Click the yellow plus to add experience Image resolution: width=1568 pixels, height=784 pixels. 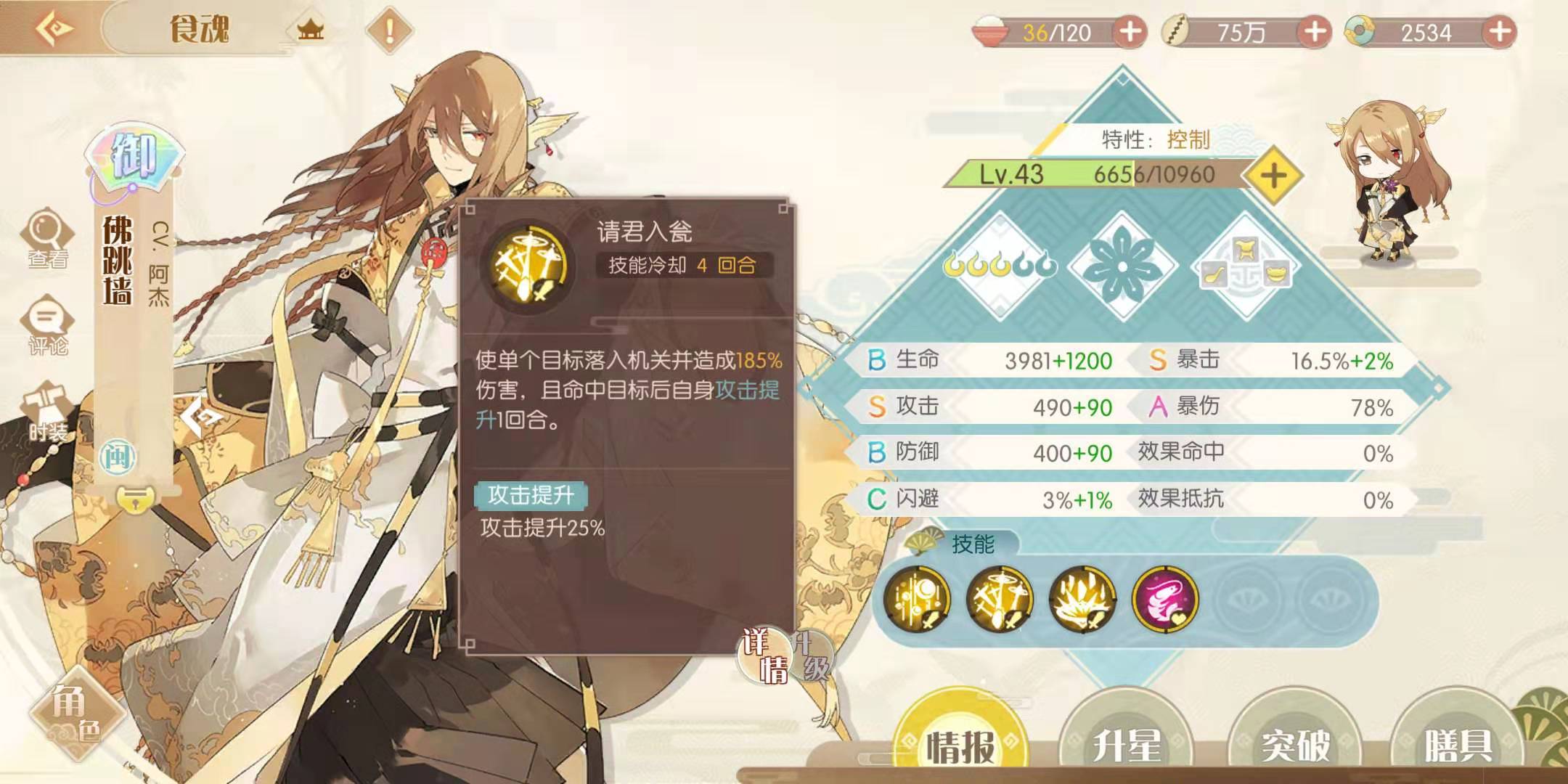pos(1273,175)
